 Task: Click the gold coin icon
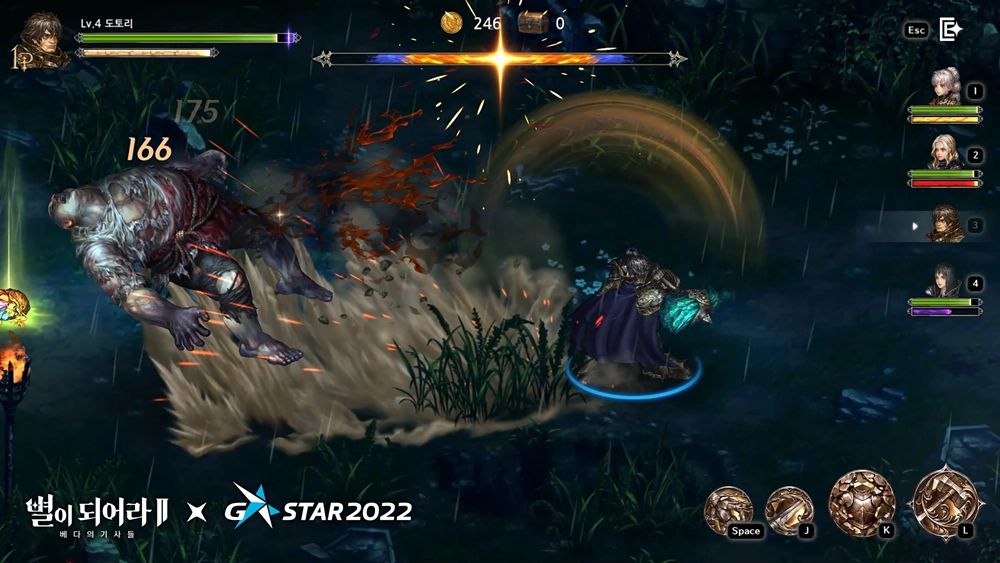(x=453, y=23)
